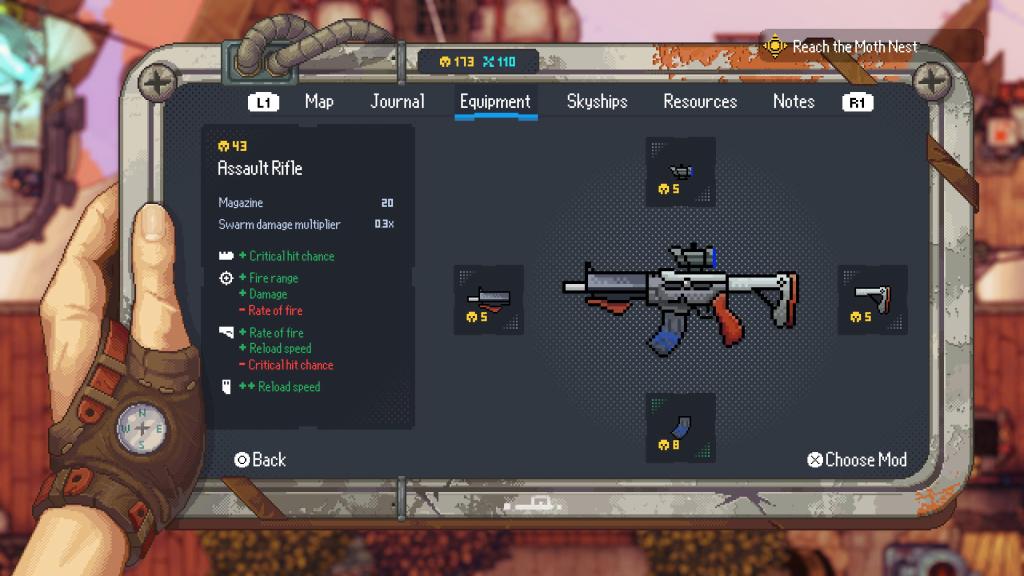Open the Notes tab
The height and width of the screenshot is (576, 1024).
[x=793, y=101]
